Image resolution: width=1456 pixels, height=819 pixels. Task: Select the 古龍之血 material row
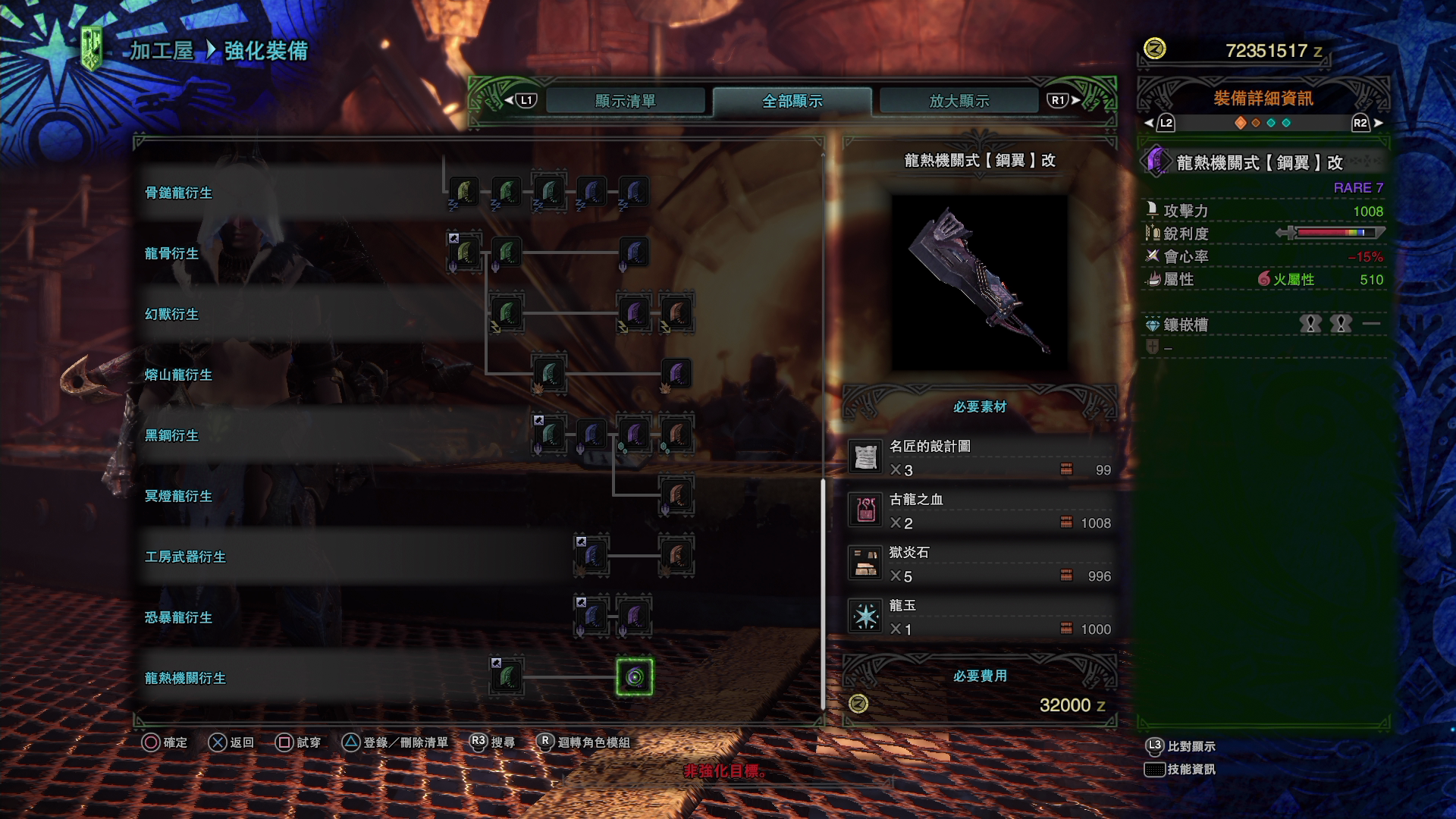click(980, 511)
